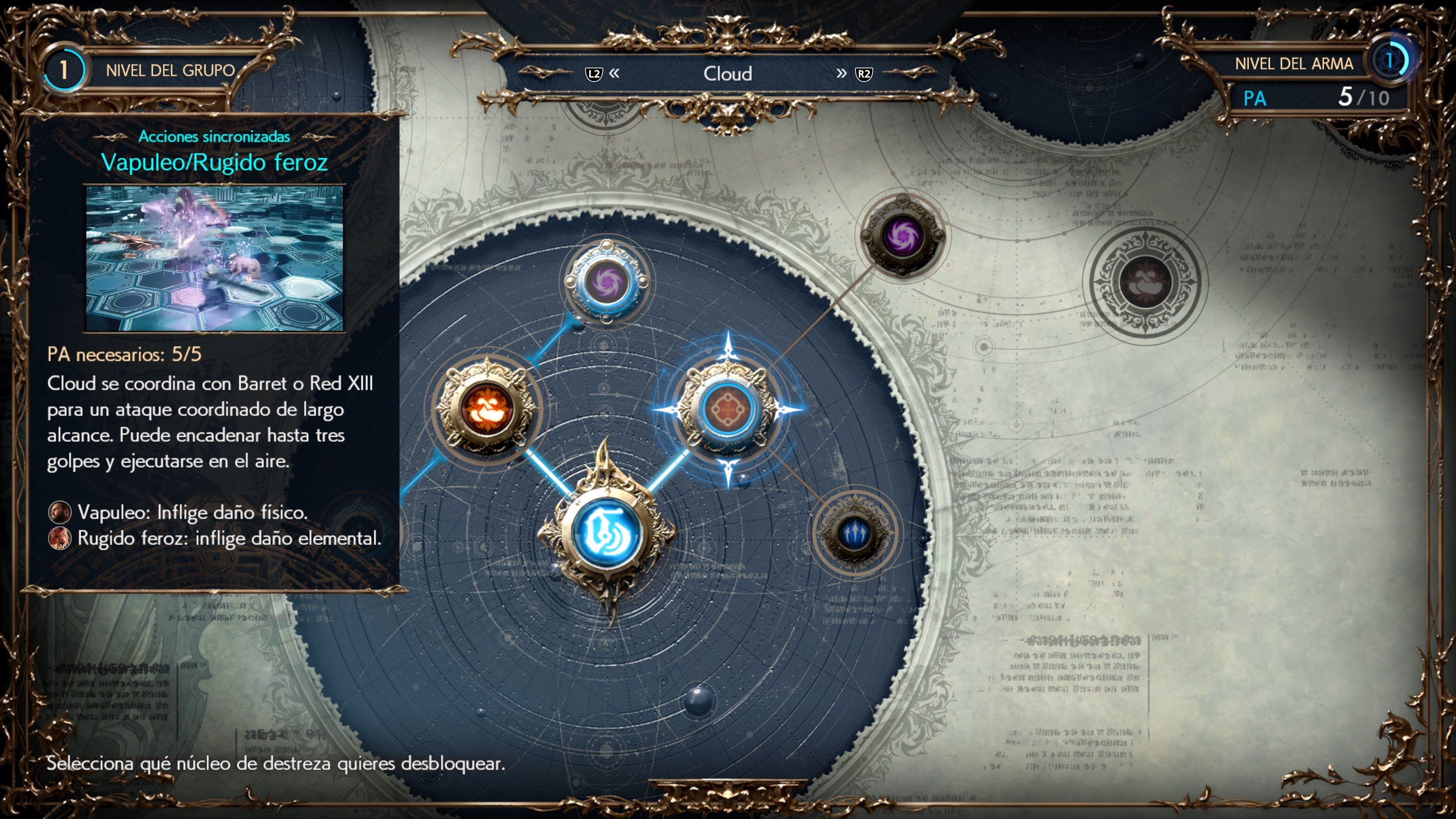Screen dimensions: 1456x819
Task: Select the orange flame skill node
Action: (486, 408)
